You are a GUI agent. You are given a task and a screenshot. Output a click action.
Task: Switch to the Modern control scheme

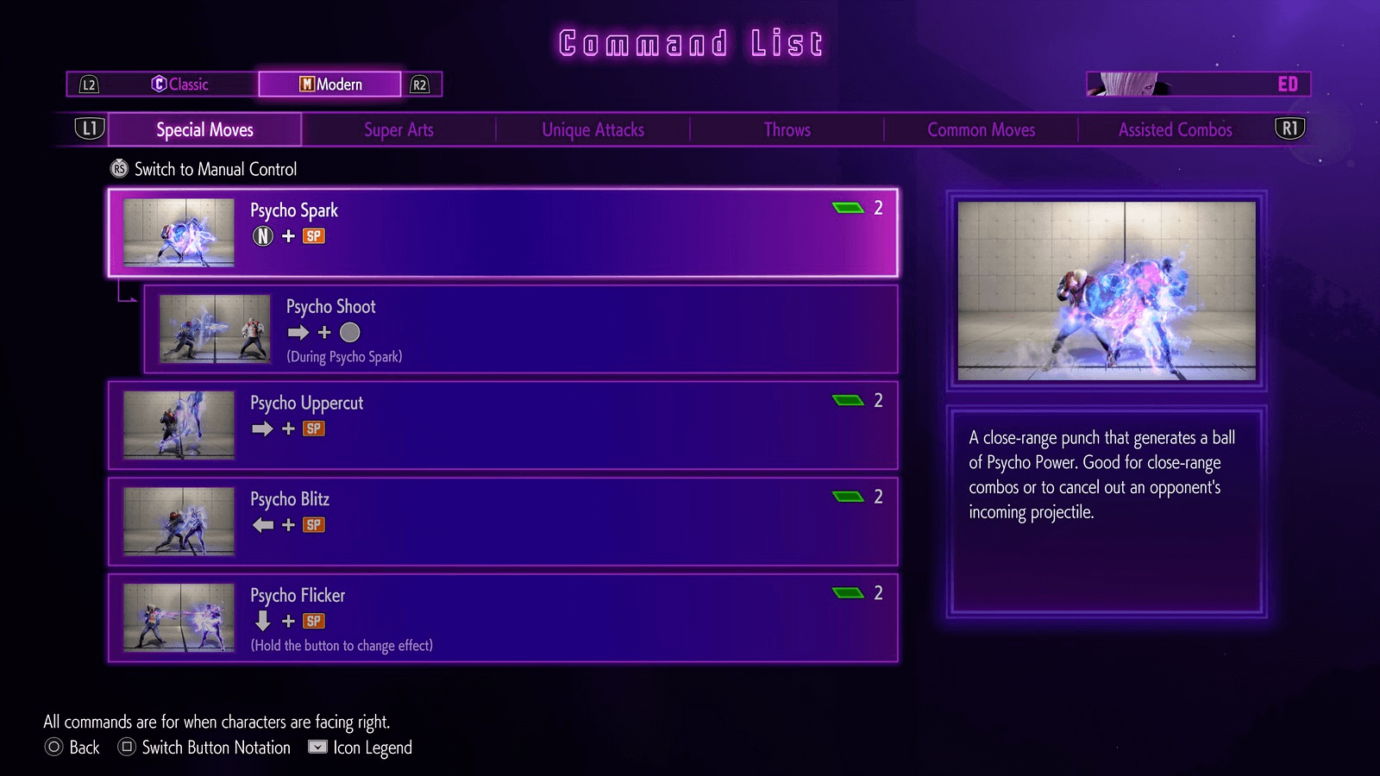pos(330,84)
